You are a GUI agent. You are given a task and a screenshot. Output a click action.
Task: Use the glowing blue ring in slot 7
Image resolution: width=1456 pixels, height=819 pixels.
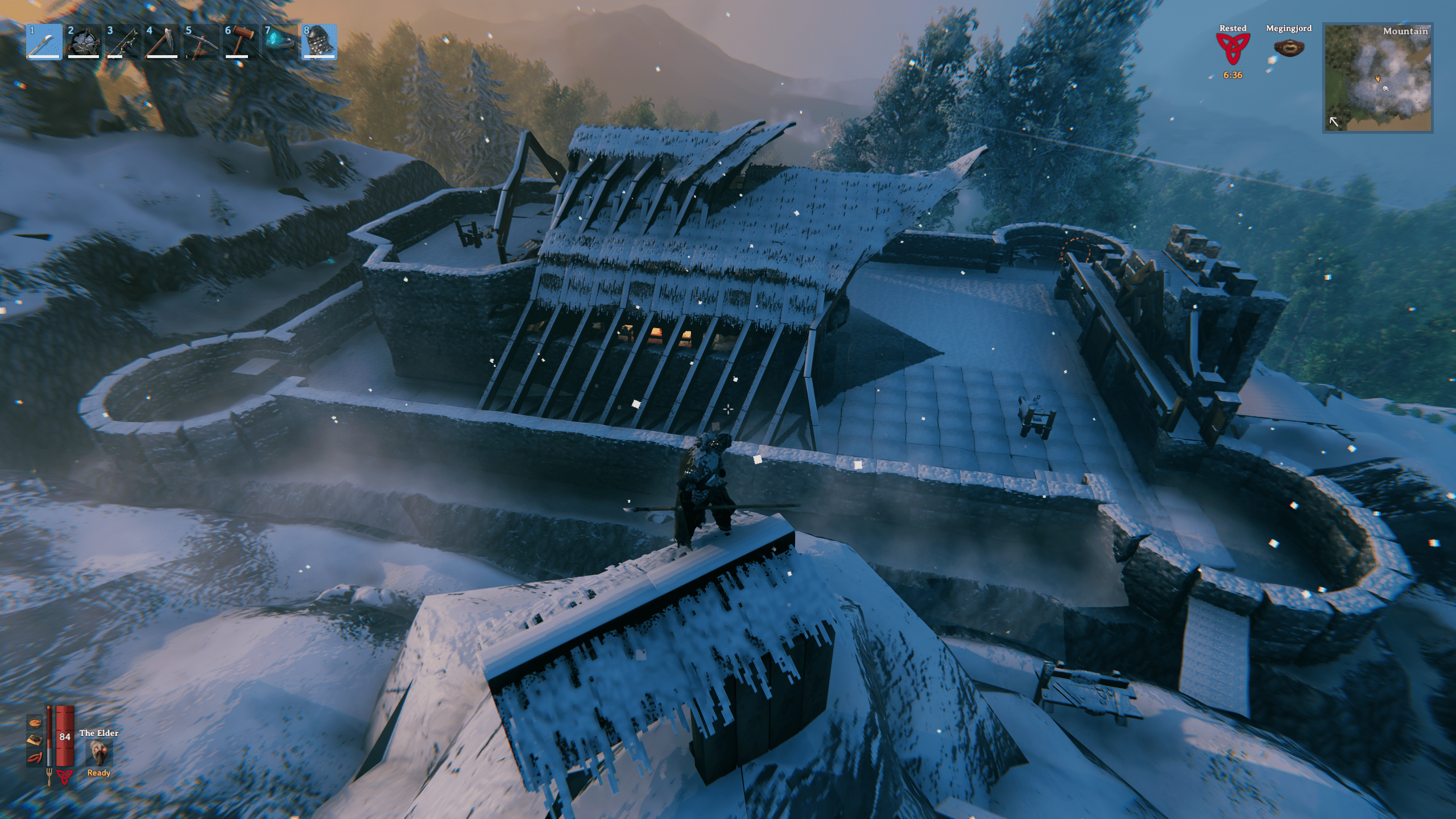280,42
